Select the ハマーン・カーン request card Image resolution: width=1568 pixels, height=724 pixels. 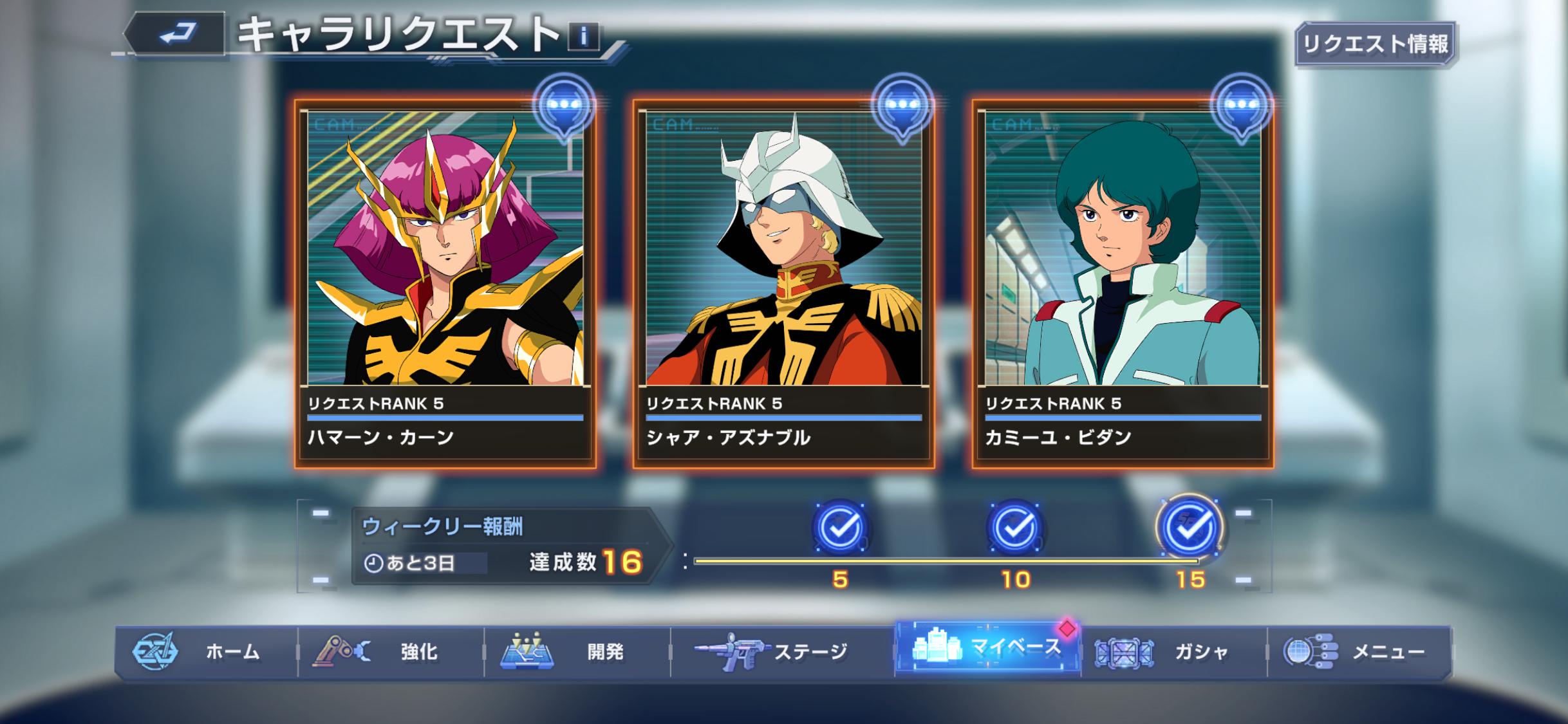coord(445,283)
